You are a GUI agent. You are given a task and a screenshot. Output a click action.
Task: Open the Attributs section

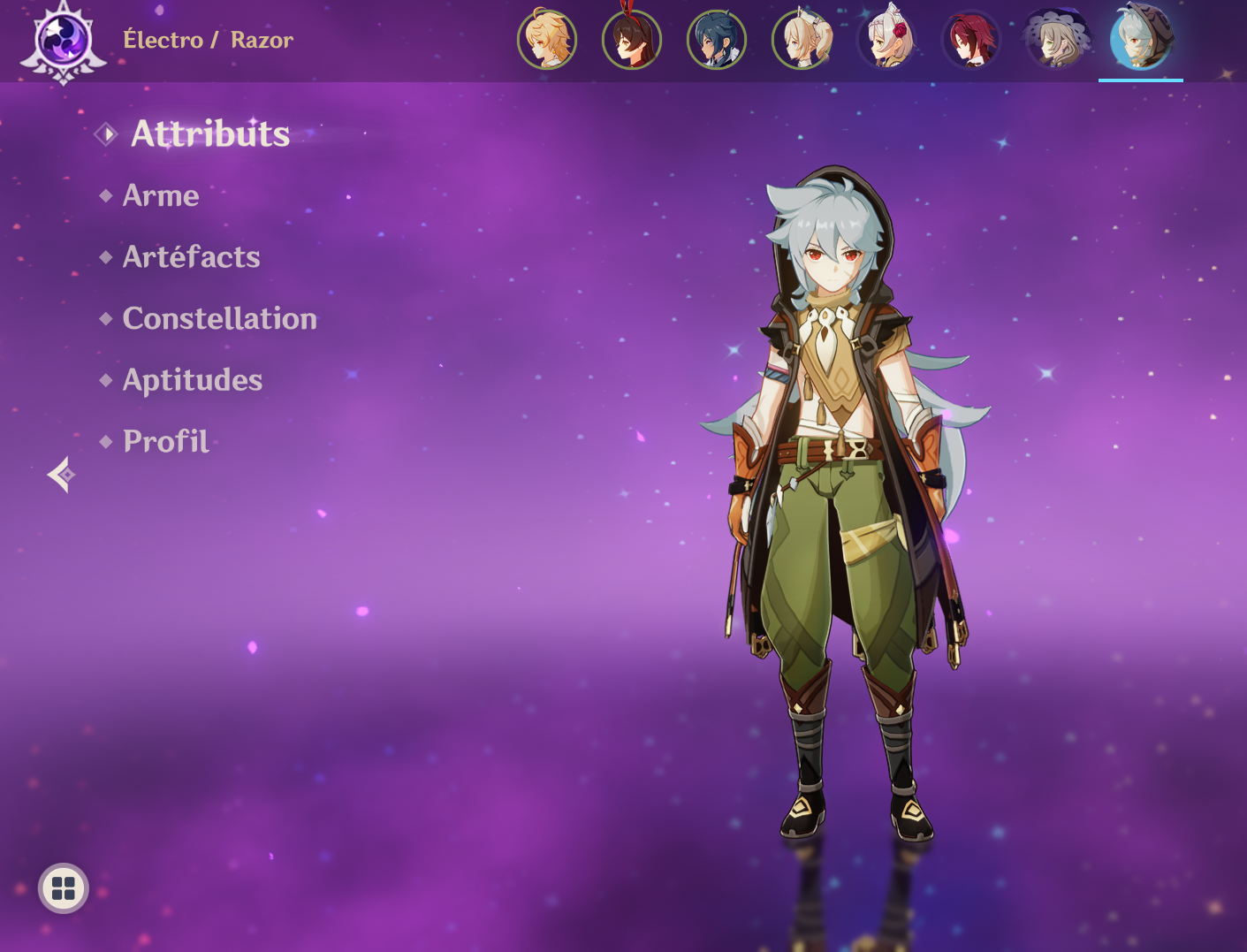click(x=209, y=134)
